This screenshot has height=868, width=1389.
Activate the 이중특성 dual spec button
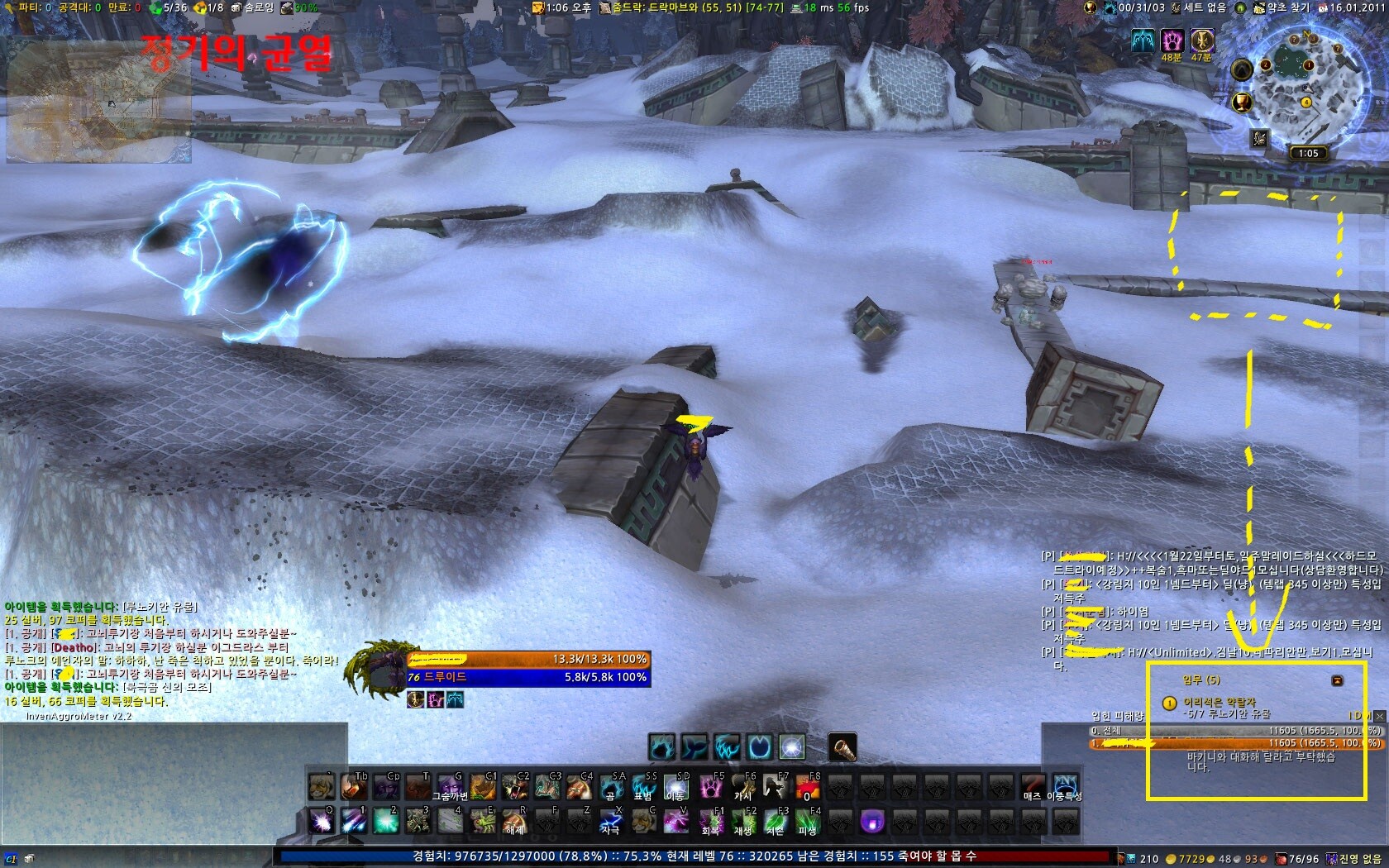pyautogui.click(x=1064, y=786)
